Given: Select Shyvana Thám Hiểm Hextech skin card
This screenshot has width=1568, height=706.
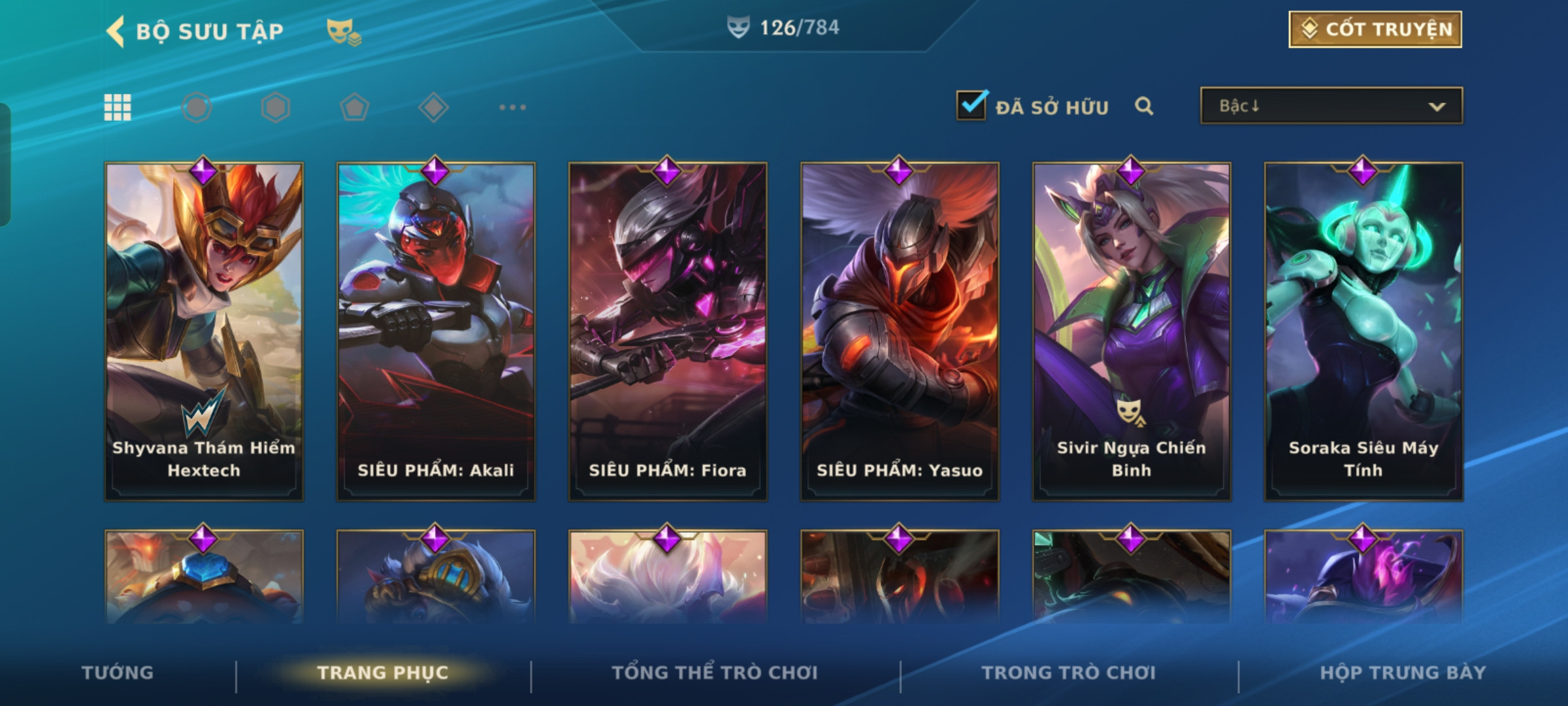Looking at the screenshot, I should [204, 331].
